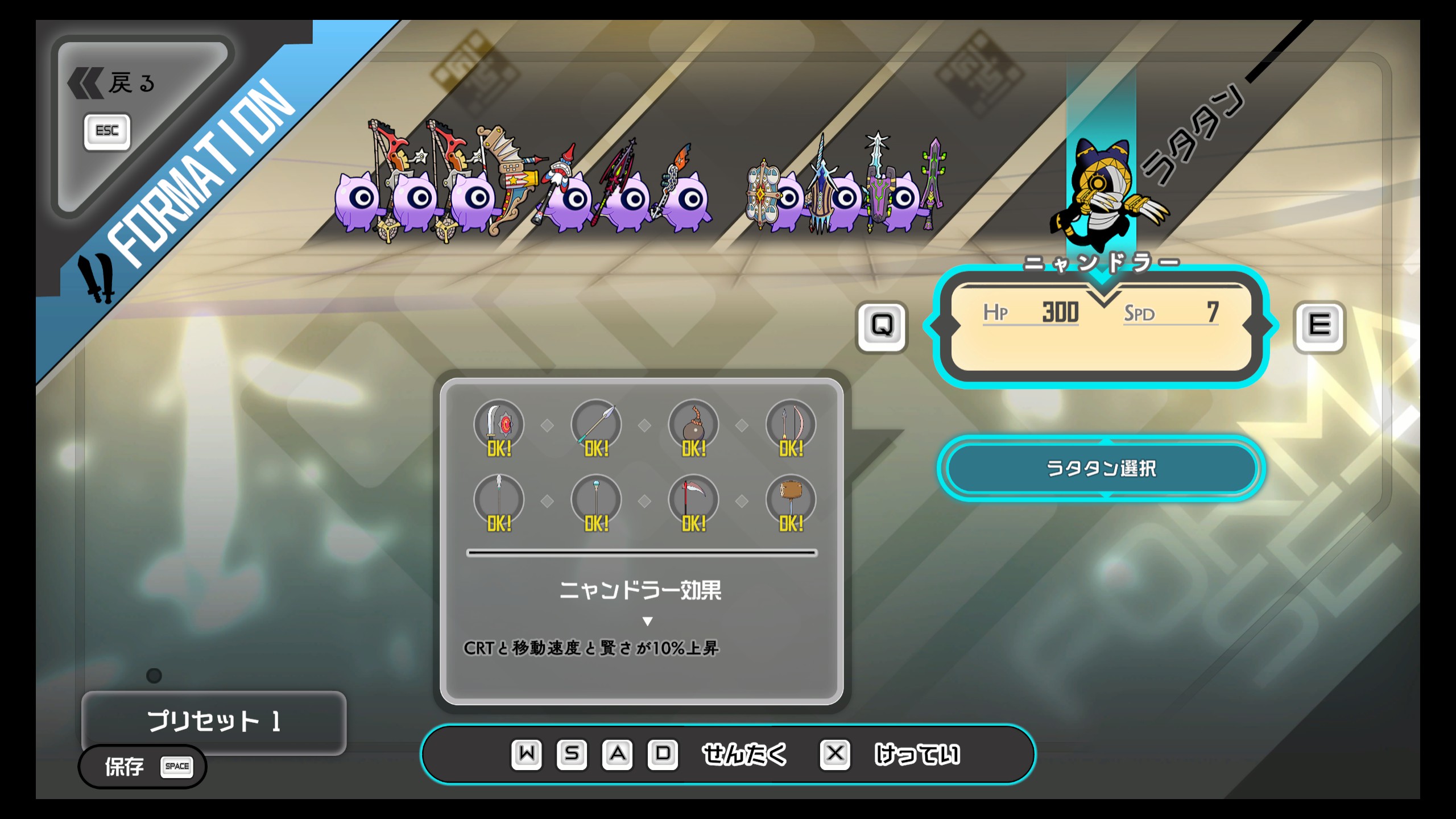Open the ラタタン選択 button
Screen dimensions: 1456x819
[x=1101, y=468]
